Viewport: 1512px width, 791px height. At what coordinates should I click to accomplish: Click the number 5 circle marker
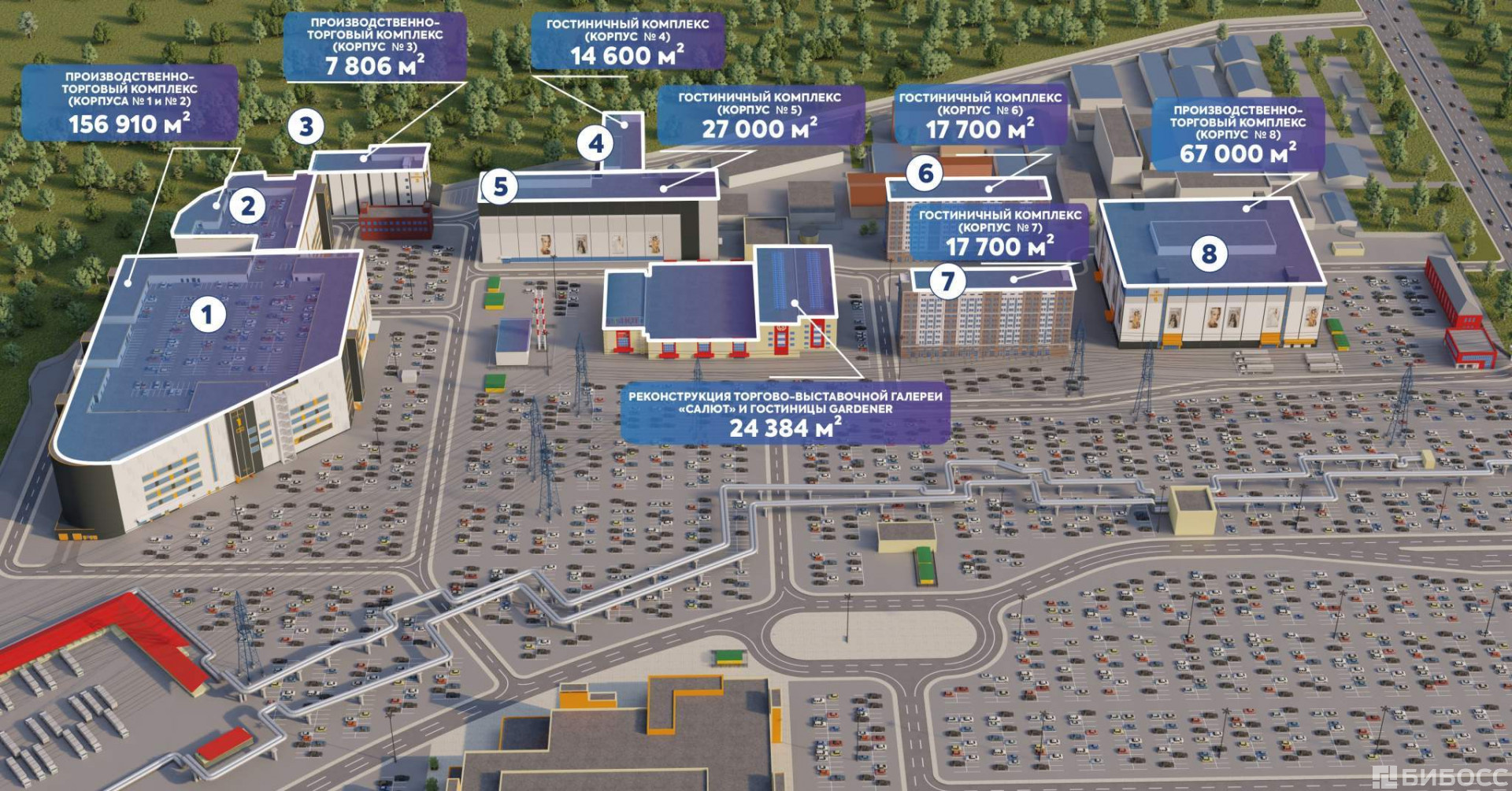coord(499,187)
